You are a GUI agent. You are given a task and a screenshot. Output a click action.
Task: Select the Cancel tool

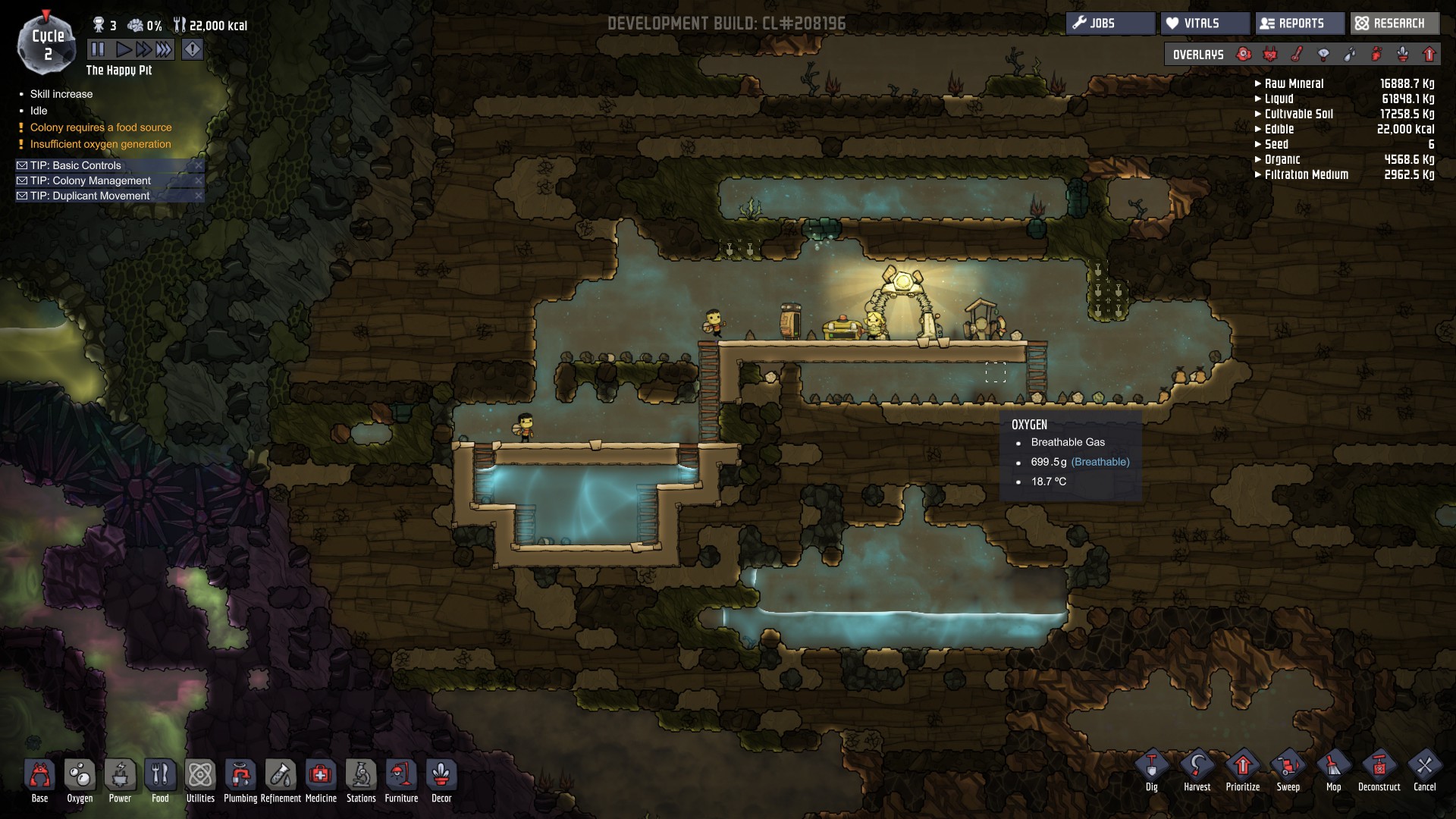pyautogui.click(x=1424, y=770)
